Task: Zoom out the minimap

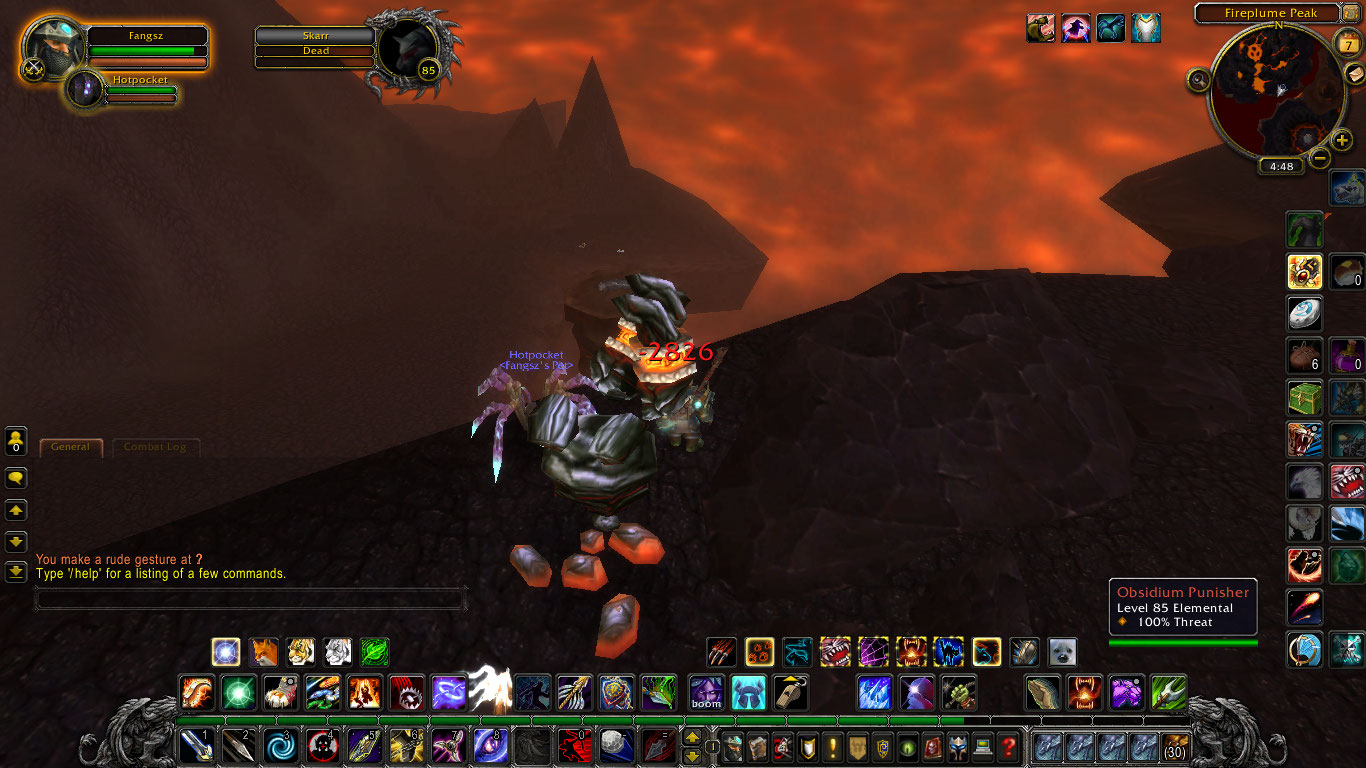Action: coord(1320,158)
